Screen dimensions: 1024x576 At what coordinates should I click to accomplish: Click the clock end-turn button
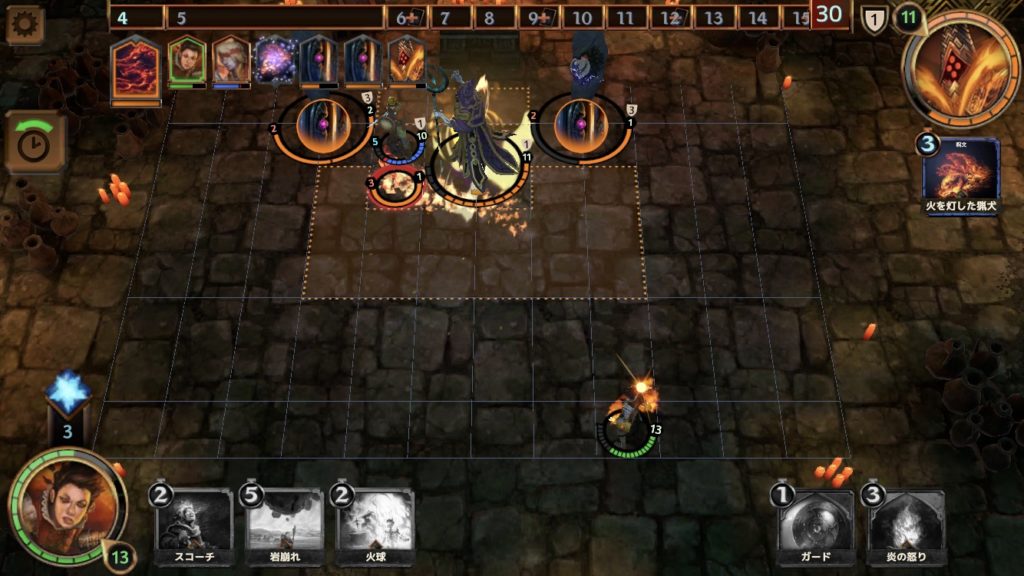pos(36,144)
